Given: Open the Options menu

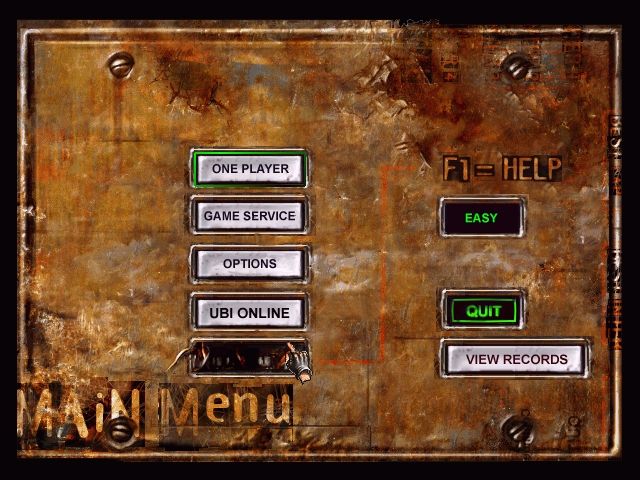Looking at the screenshot, I should 249,264.
